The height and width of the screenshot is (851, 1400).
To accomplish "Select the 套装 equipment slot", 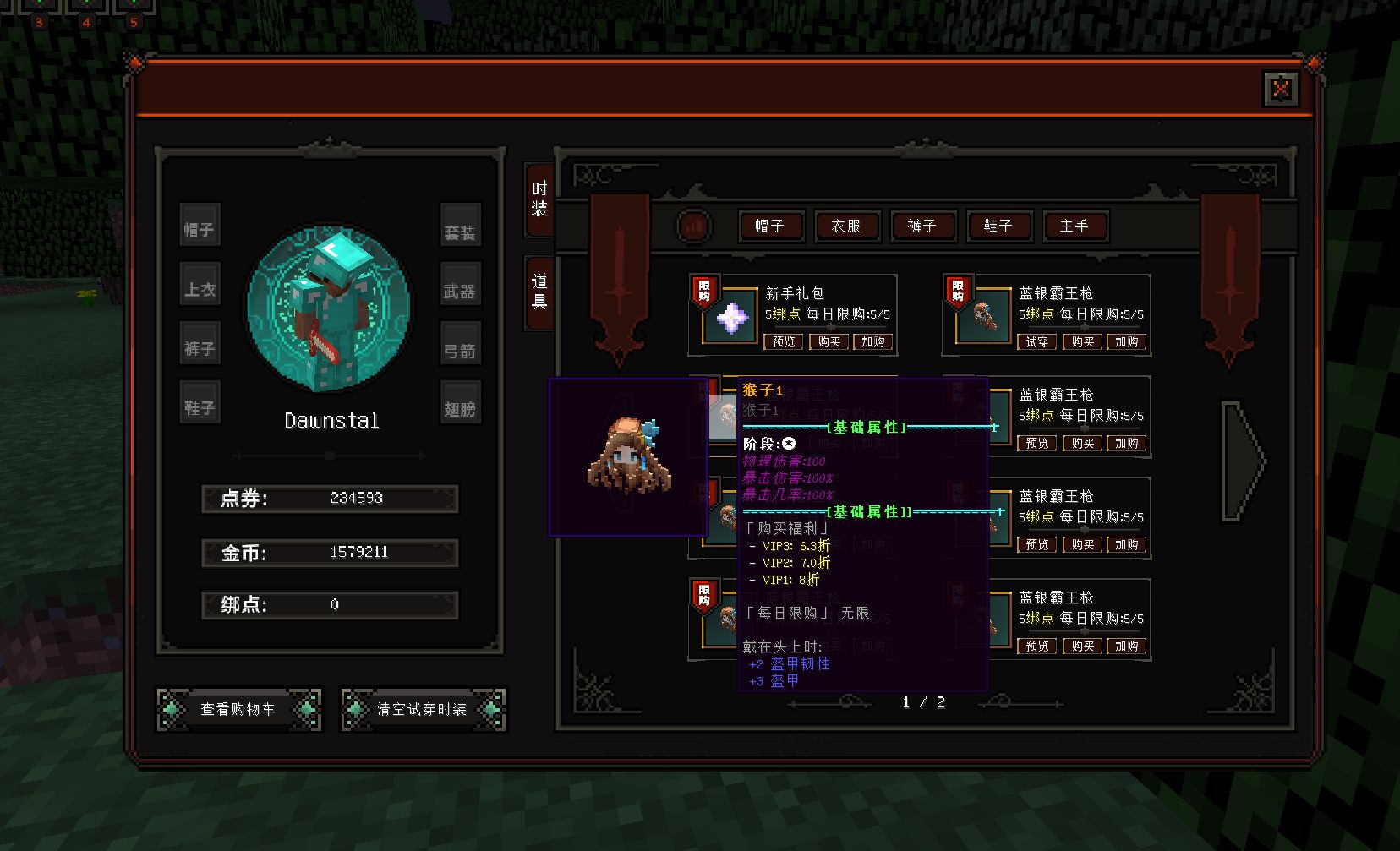I will tap(460, 232).
